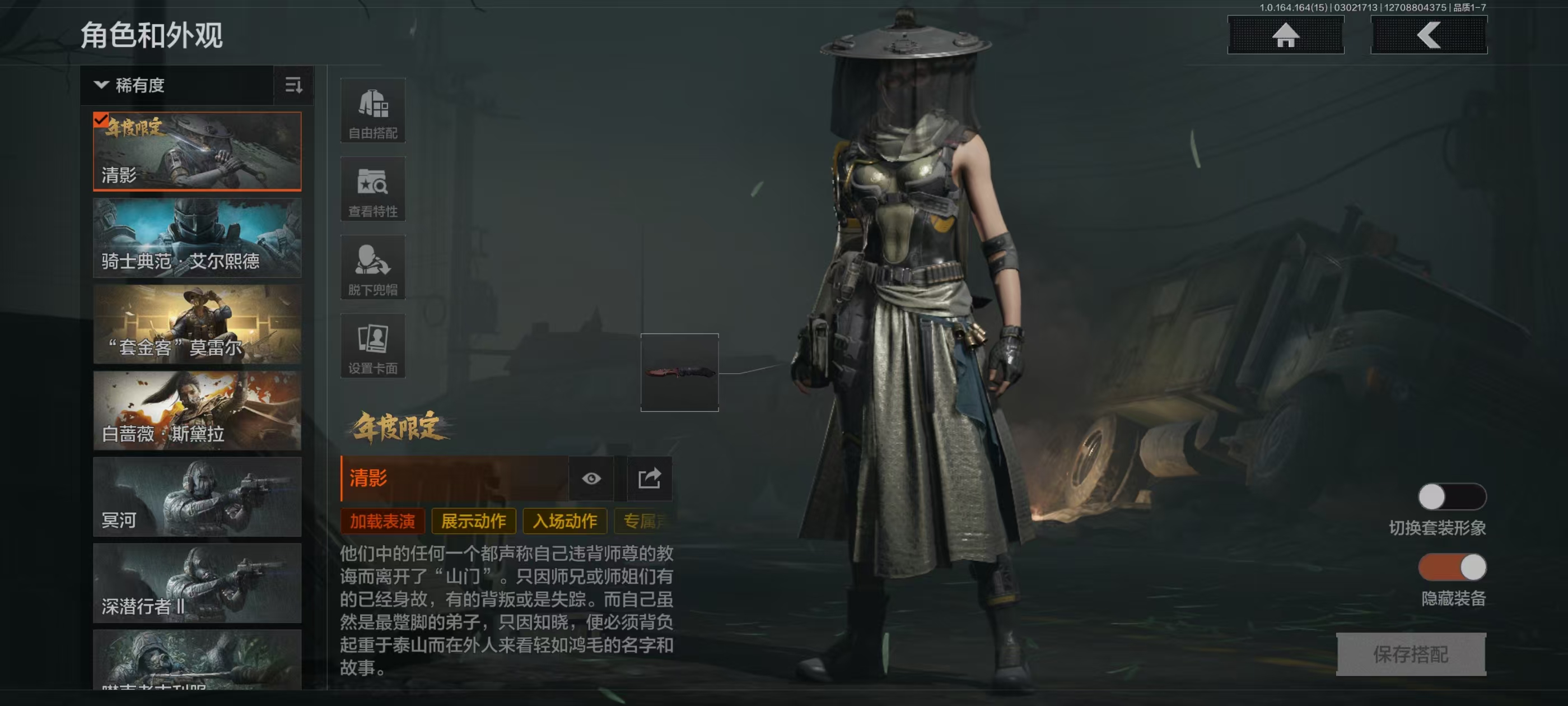This screenshot has width=1568, height=706.
Task: Select the 清影 character skin
Action: 197,151
